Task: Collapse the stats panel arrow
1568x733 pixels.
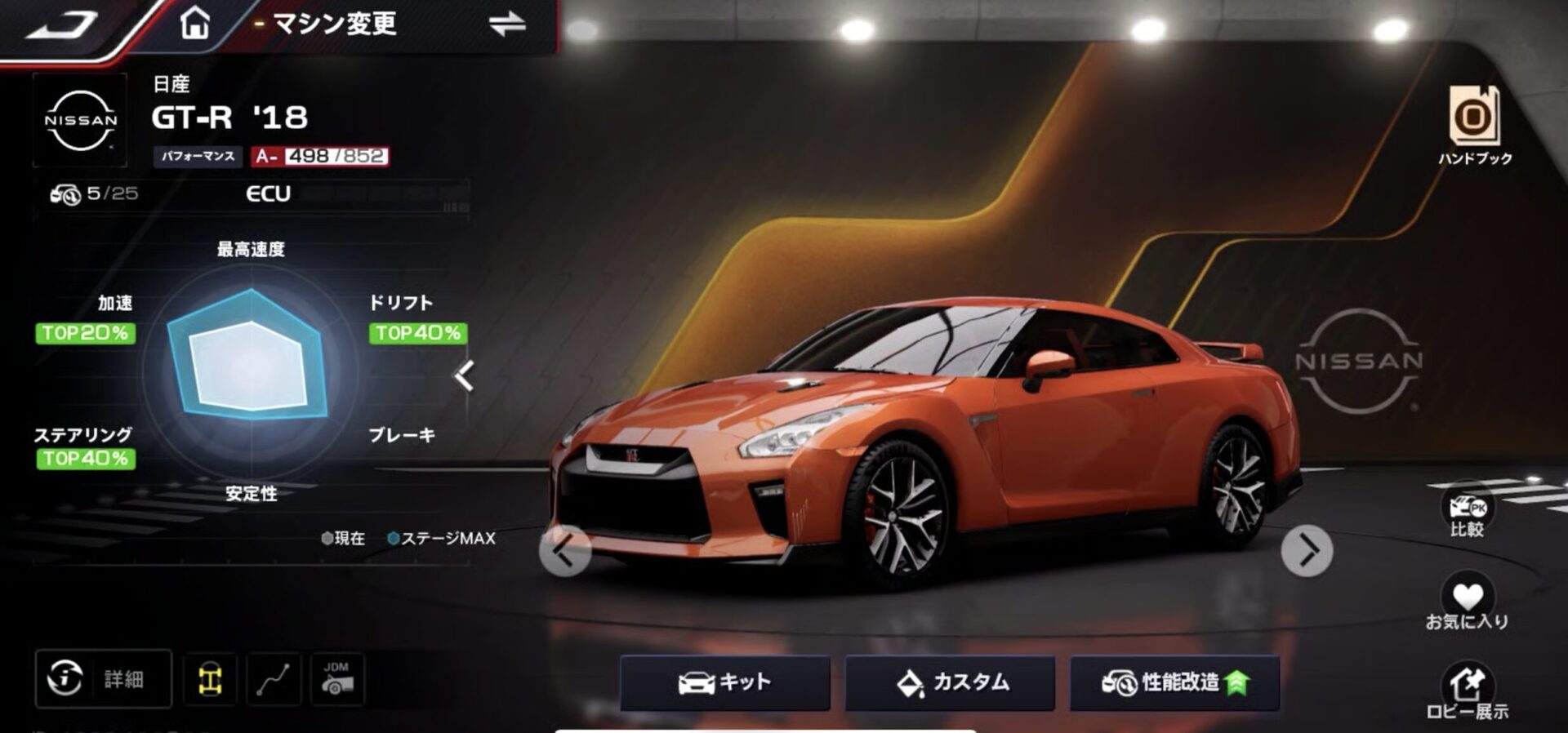Action: tap(464, 376)
